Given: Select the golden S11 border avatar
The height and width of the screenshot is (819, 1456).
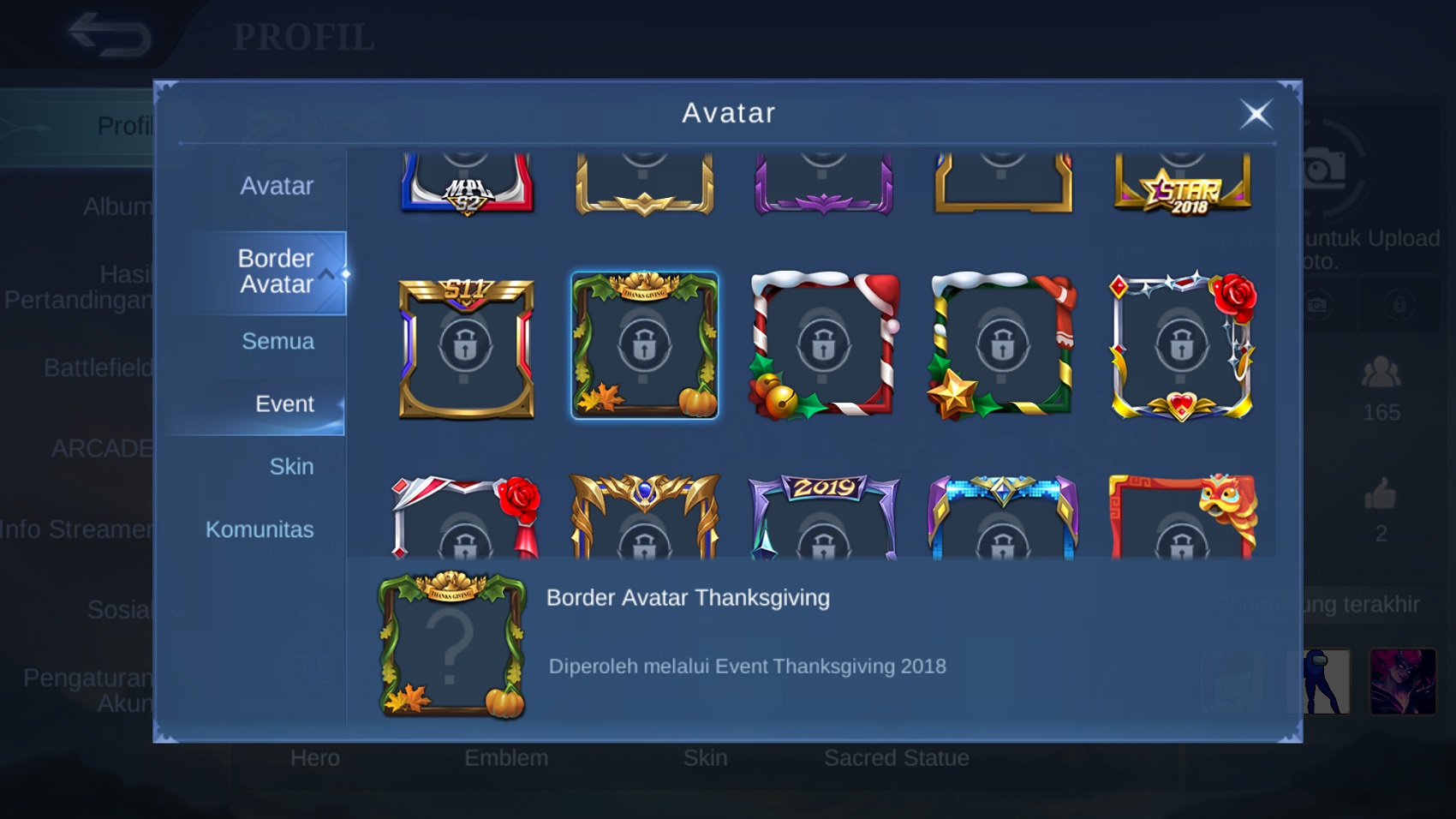Looking at the screenshot, I should 464,346.
